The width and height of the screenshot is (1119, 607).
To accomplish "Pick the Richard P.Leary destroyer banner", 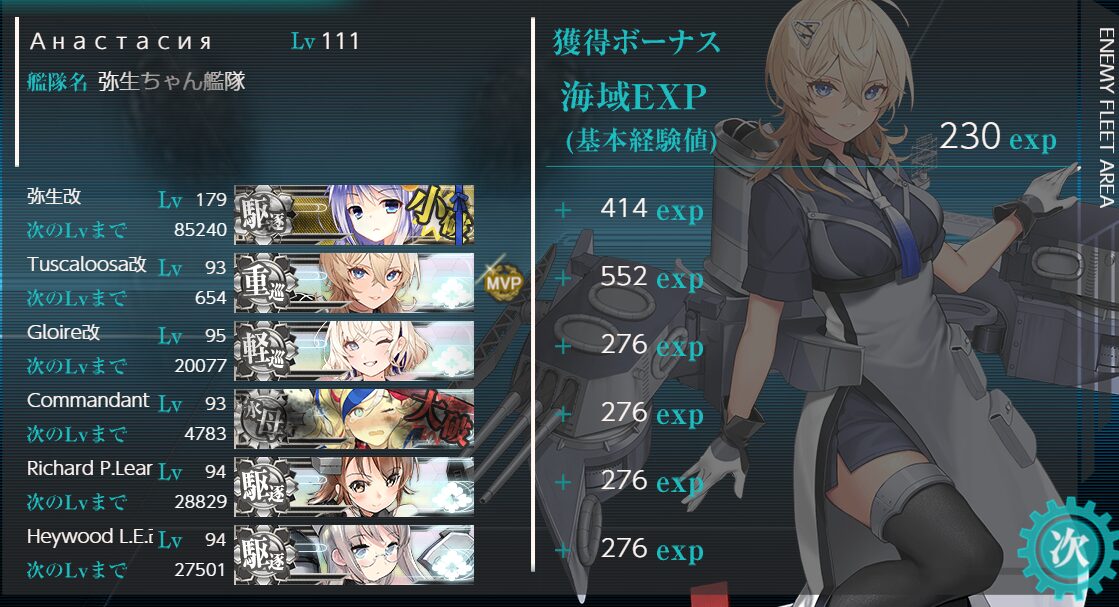I will (354, 486).
